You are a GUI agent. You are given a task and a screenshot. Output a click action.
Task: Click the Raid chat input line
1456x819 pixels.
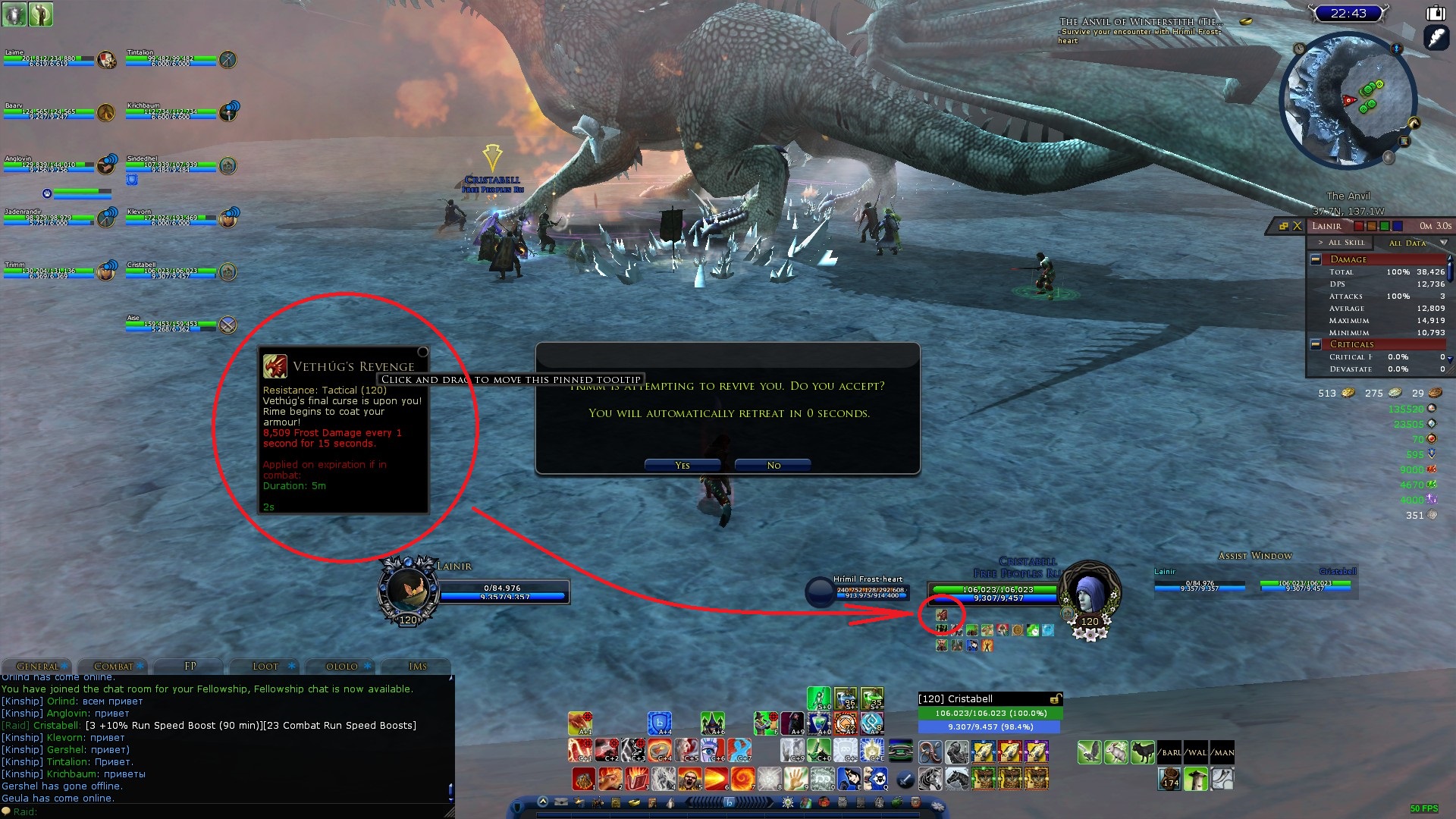click(227, 811)
